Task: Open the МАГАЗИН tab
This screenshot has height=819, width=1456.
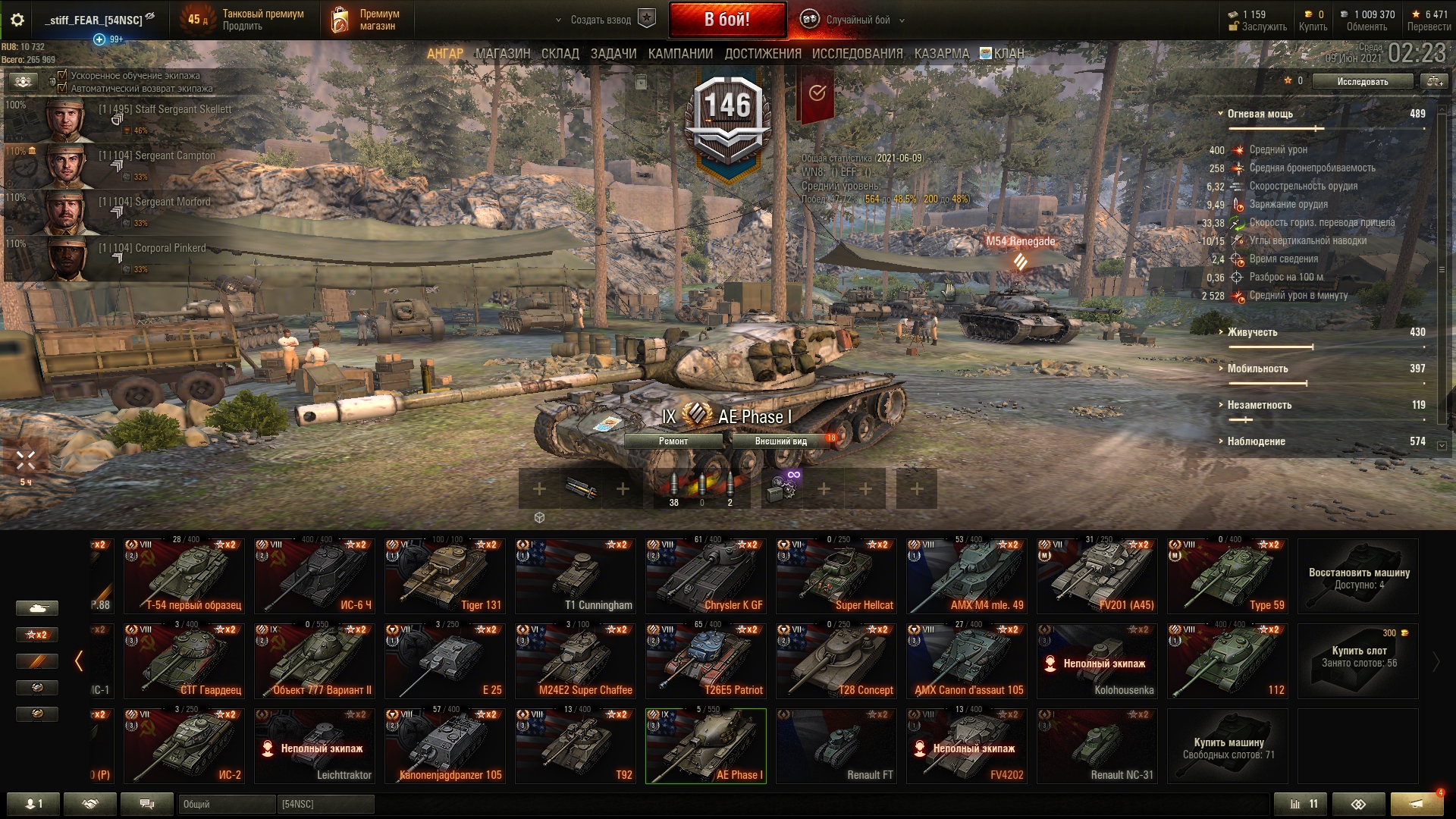Action: click(503, 54)
